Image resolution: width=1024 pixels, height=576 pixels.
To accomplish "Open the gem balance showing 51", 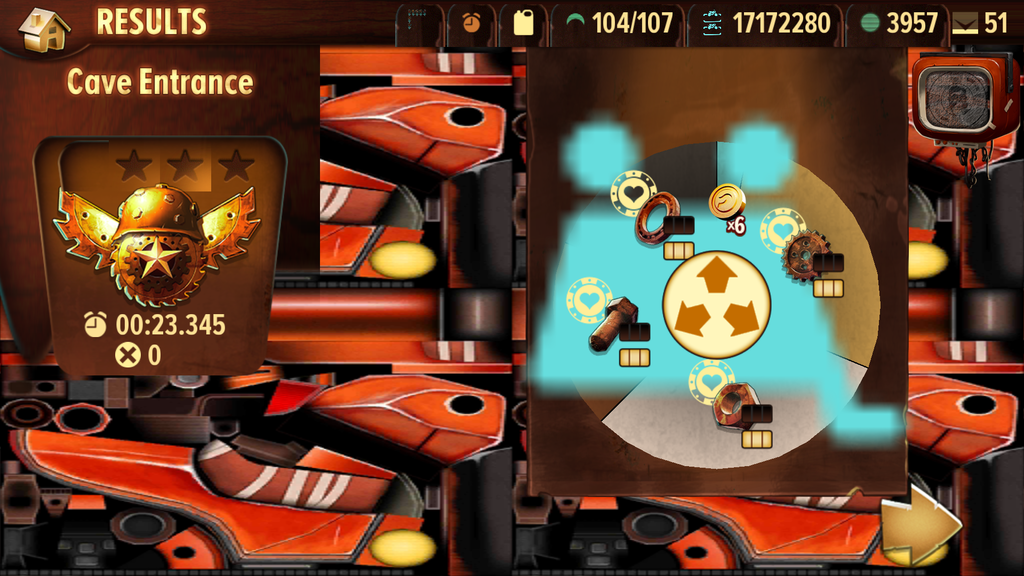I will [x=980, y=23].
